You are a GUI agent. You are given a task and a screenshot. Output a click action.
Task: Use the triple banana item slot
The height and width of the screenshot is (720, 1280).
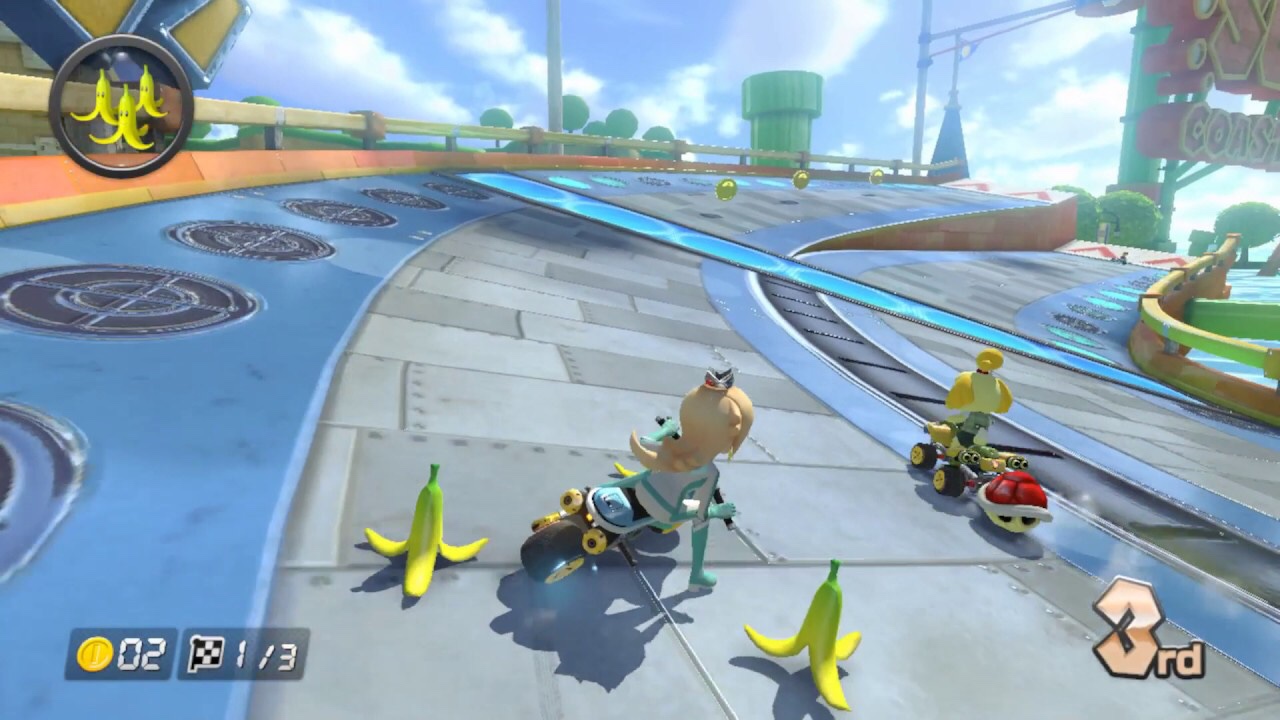(x=121, y=107)
